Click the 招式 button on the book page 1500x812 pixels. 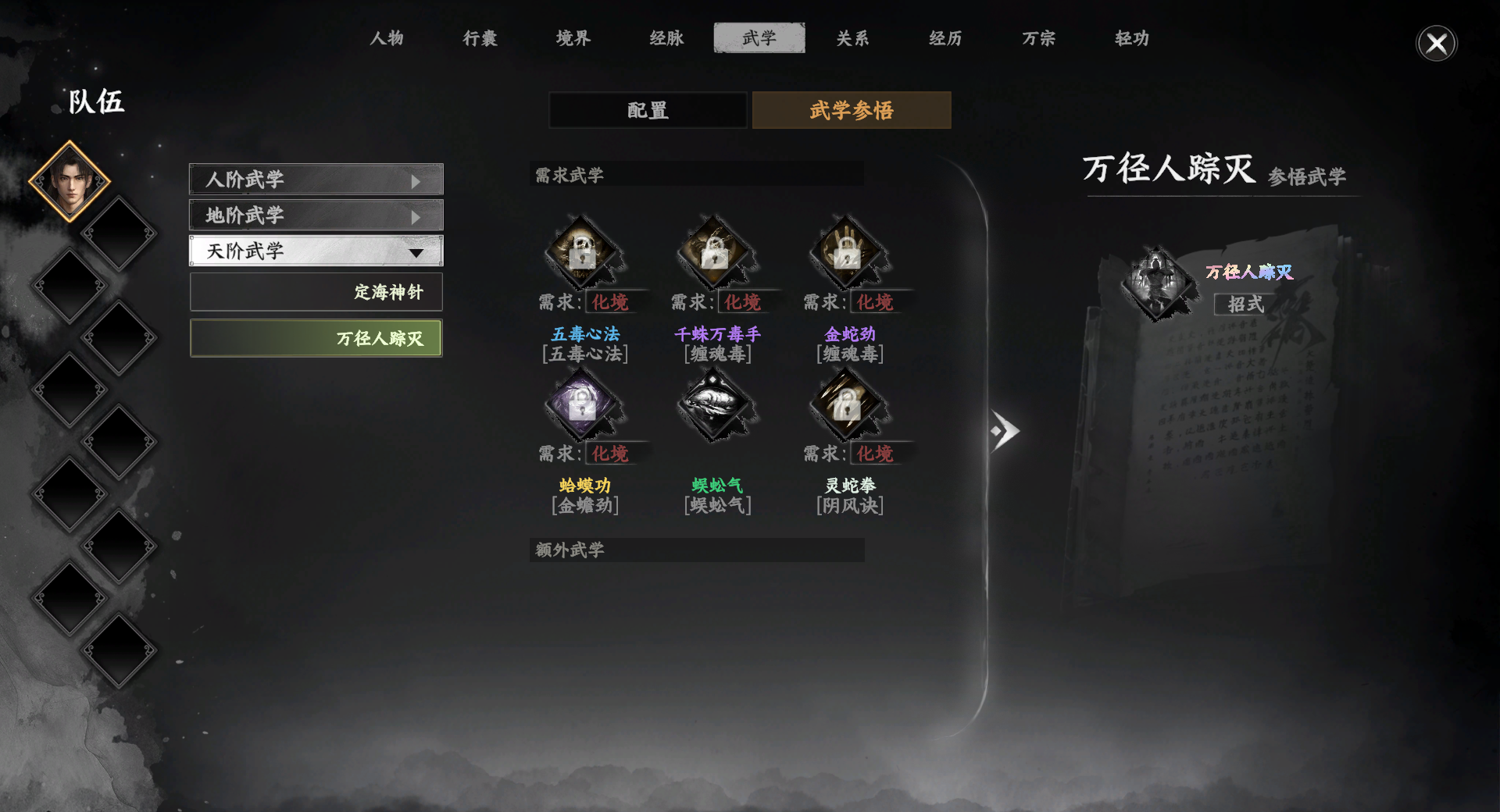(x=1245, y=305)
